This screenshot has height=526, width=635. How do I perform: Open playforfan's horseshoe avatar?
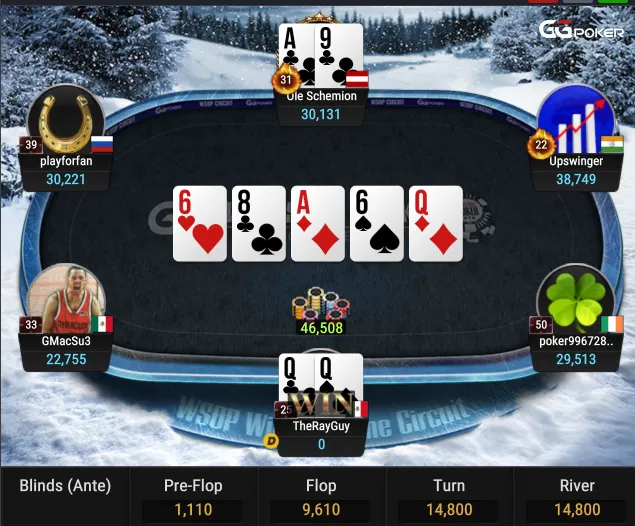[x=66, y=120]
